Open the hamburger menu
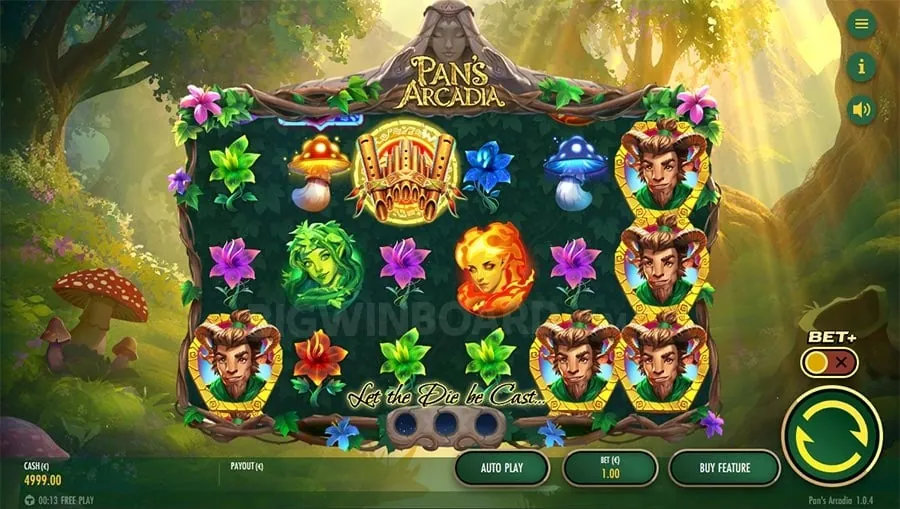Screen dimensions: 900x509 [x=861, y=25]
